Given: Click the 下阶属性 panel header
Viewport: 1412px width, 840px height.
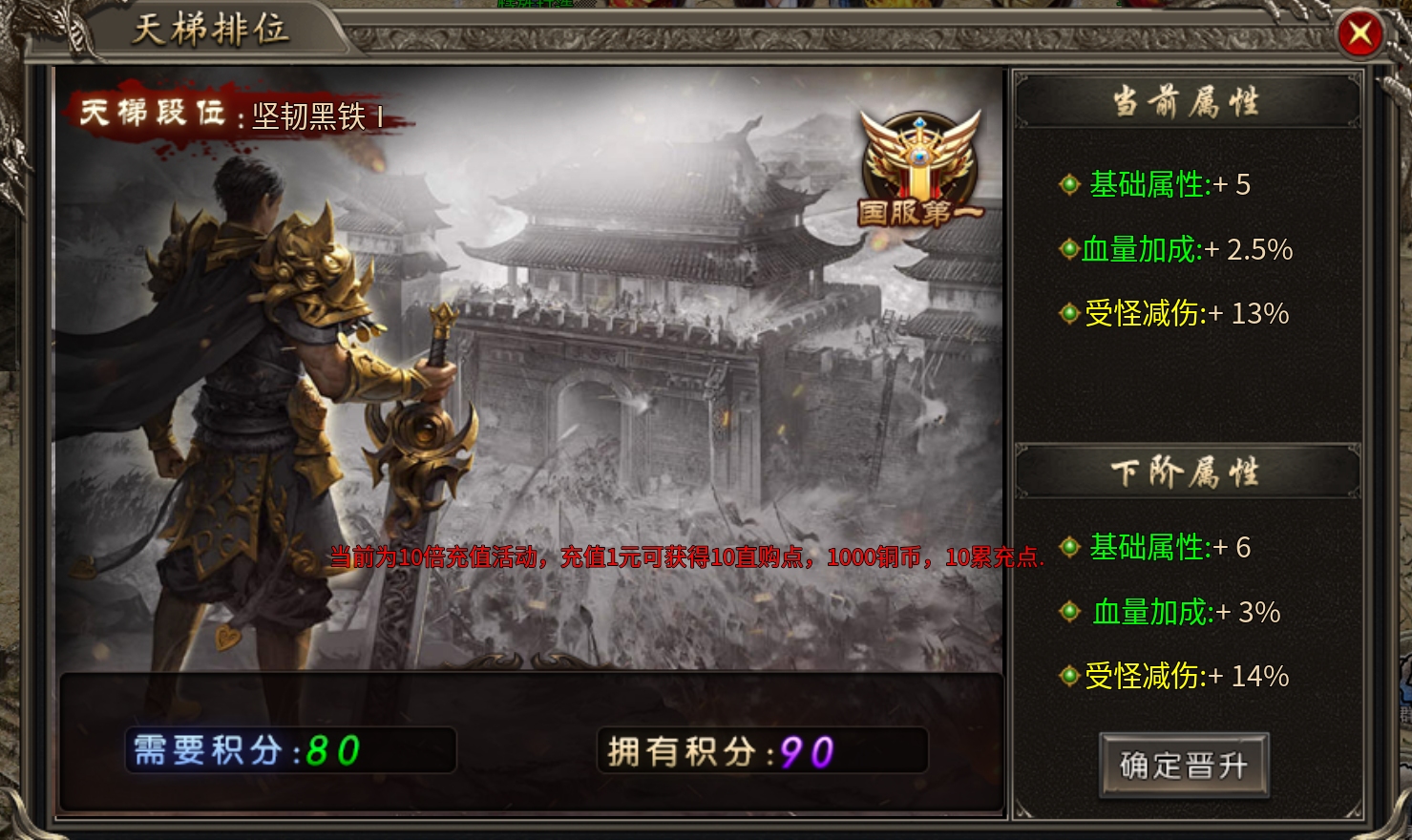Looking at the screenshot, I should tap(1186, 471).
